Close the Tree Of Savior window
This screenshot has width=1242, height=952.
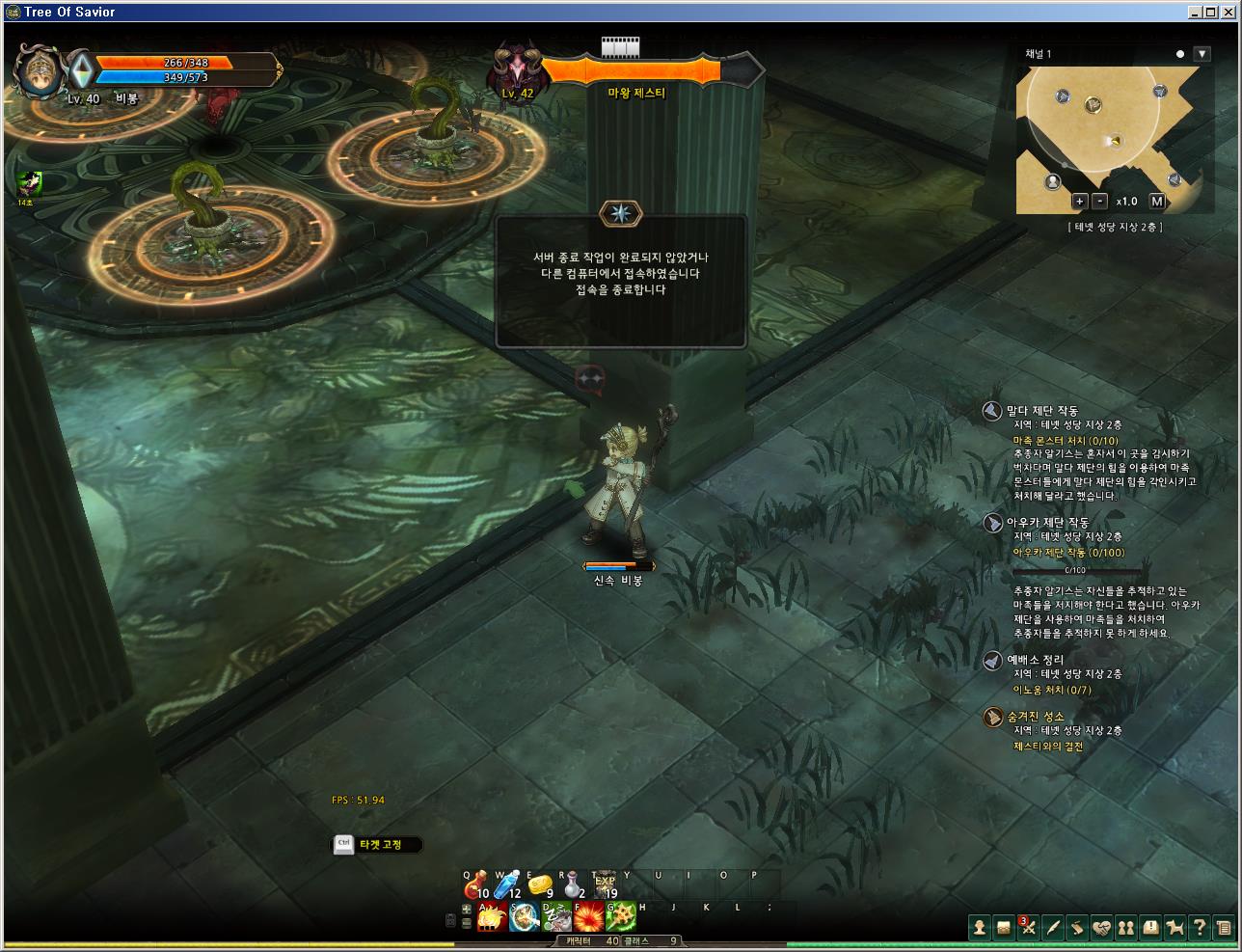(x=1231, y=12)
